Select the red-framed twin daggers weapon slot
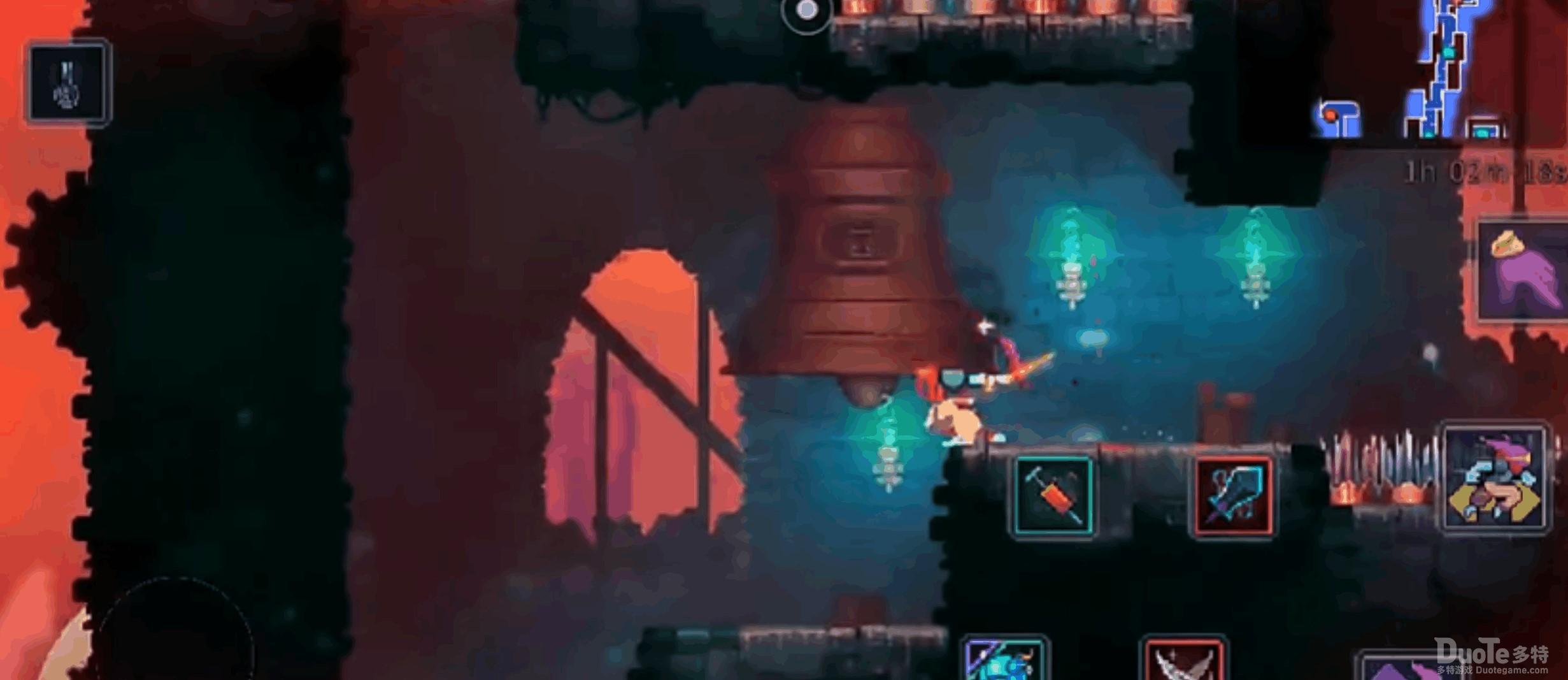This screenshot has height=680, width=1568. pos(1184,660)
